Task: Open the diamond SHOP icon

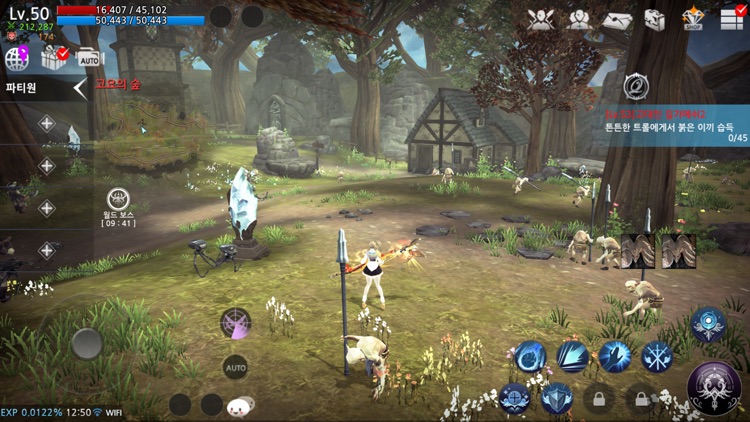Action: coord(692,19)
